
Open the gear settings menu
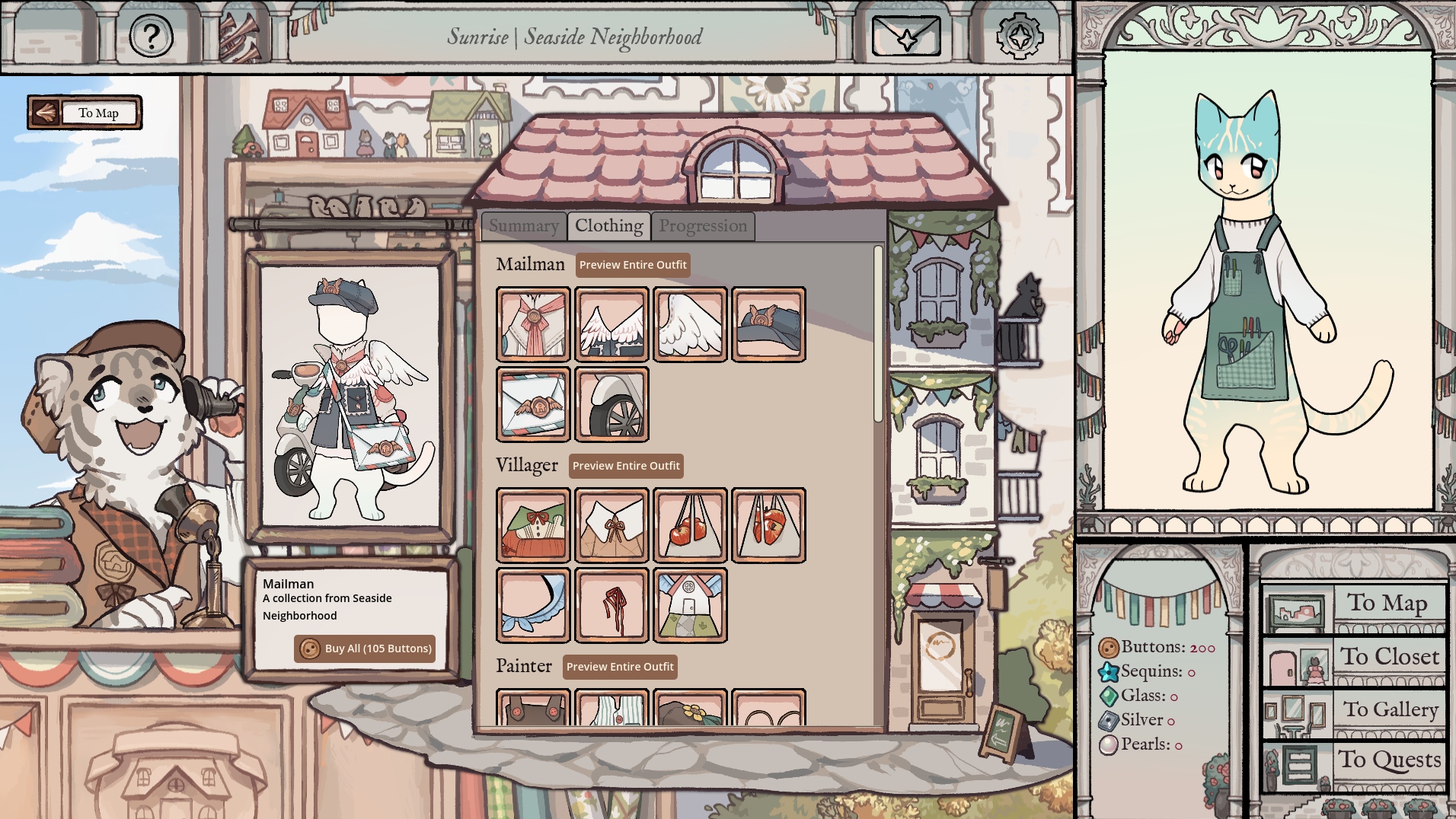point(1020,36)
